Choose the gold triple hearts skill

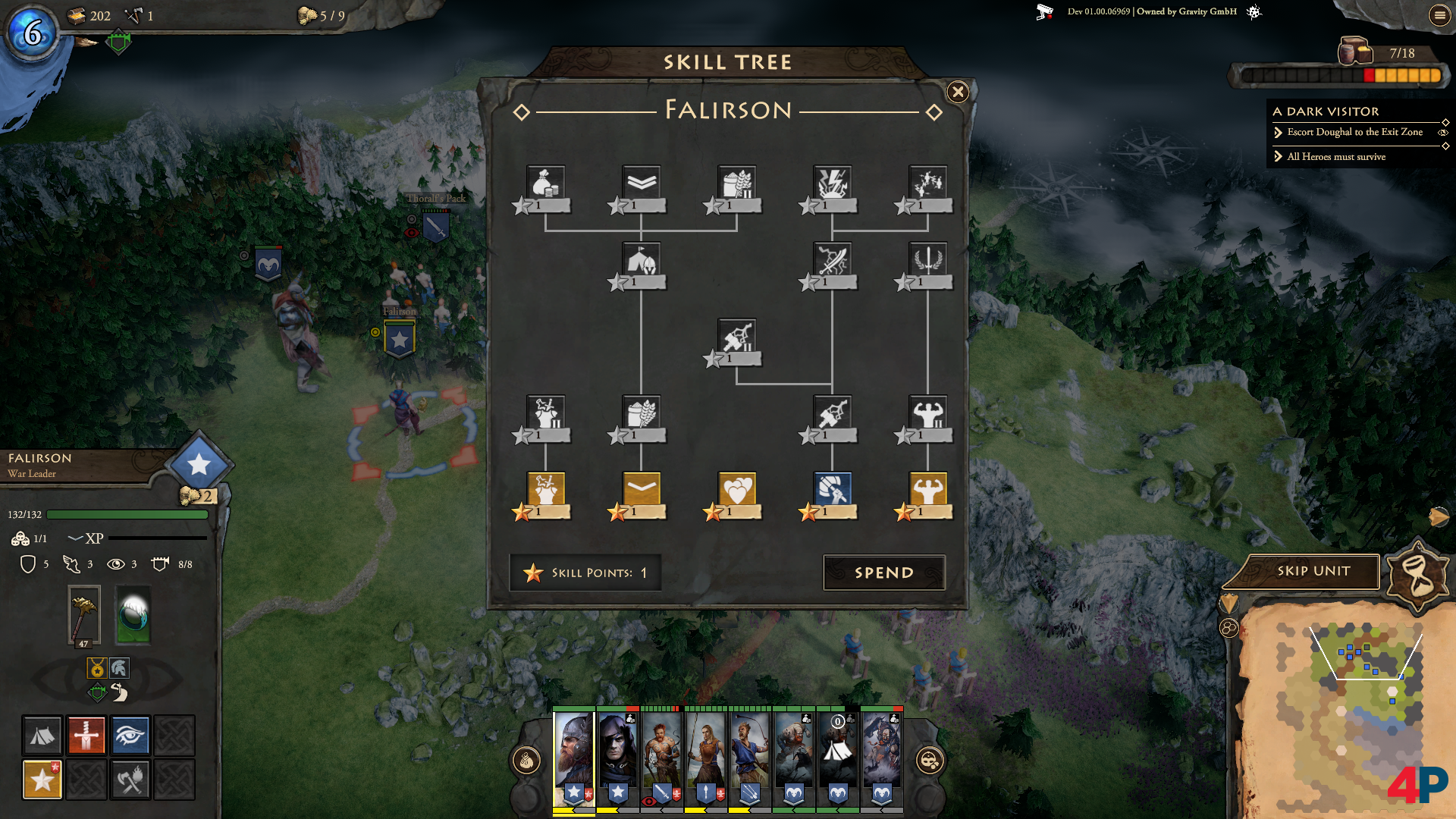click(737, 489)
